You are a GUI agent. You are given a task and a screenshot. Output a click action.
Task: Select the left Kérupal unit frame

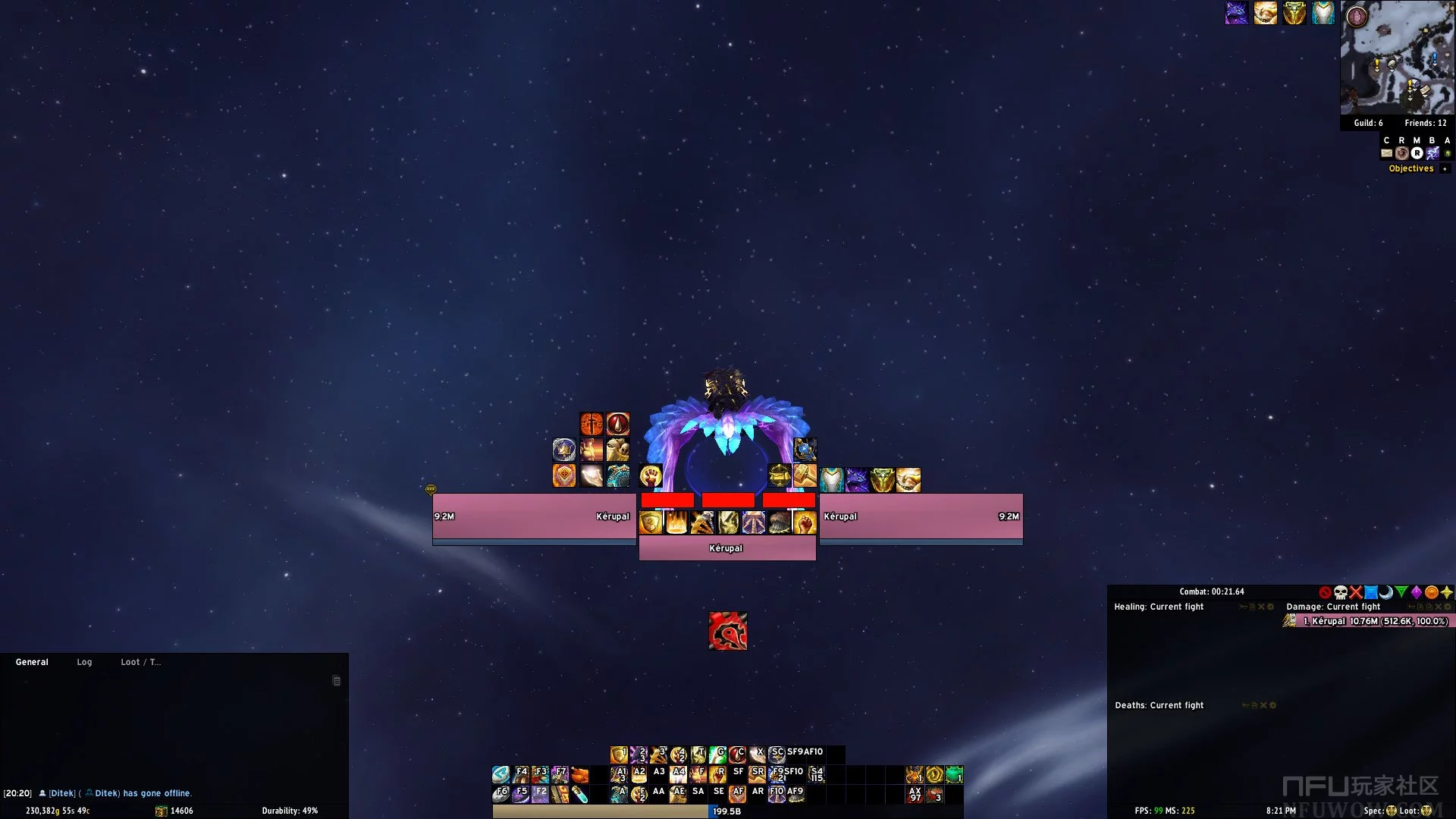click(534, 516)
